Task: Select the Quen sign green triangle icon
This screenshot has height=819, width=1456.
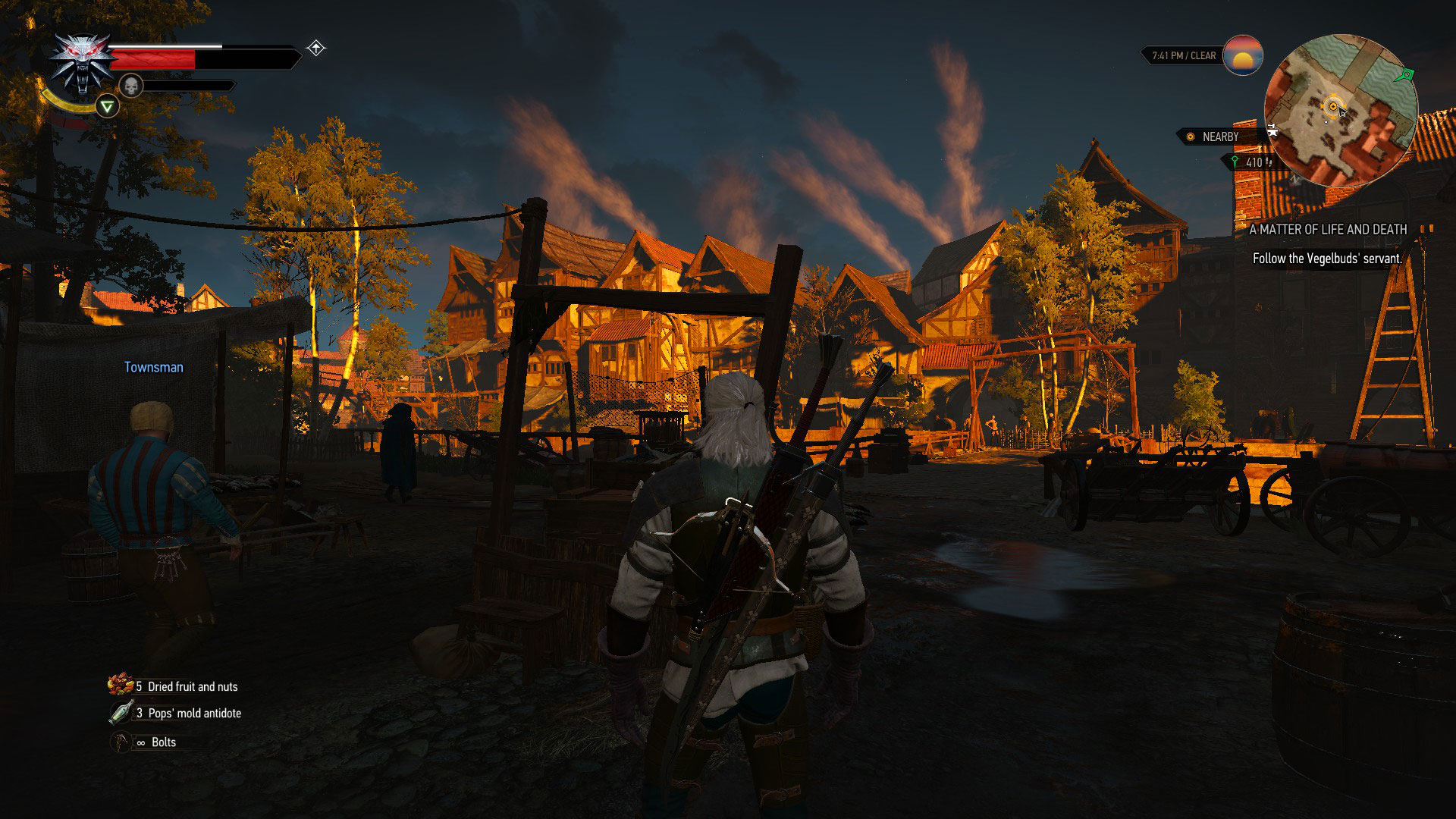Action: click(106, 107)
